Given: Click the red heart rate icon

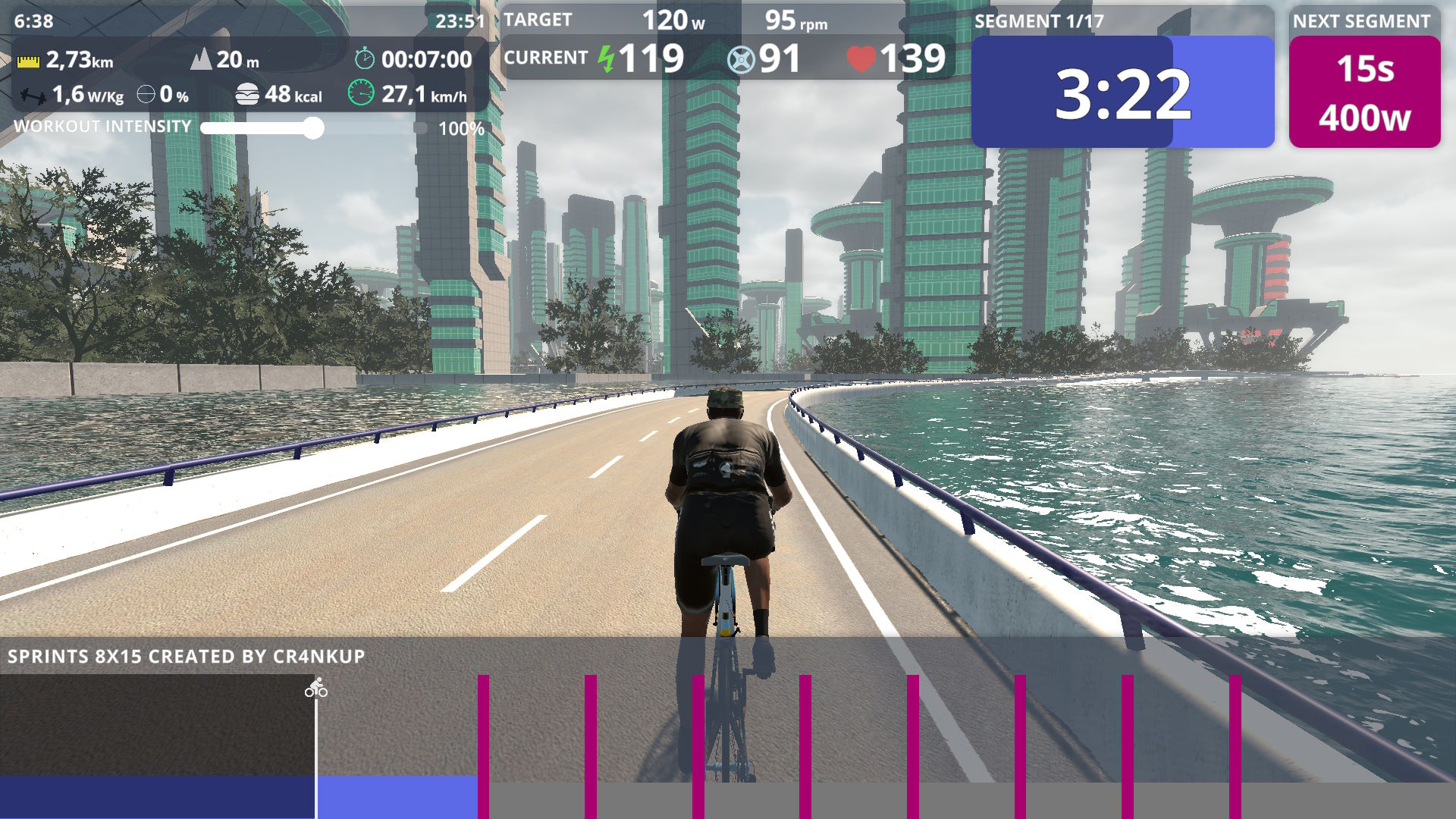Looking at the screenshot, I should click(x=861, y=56).
